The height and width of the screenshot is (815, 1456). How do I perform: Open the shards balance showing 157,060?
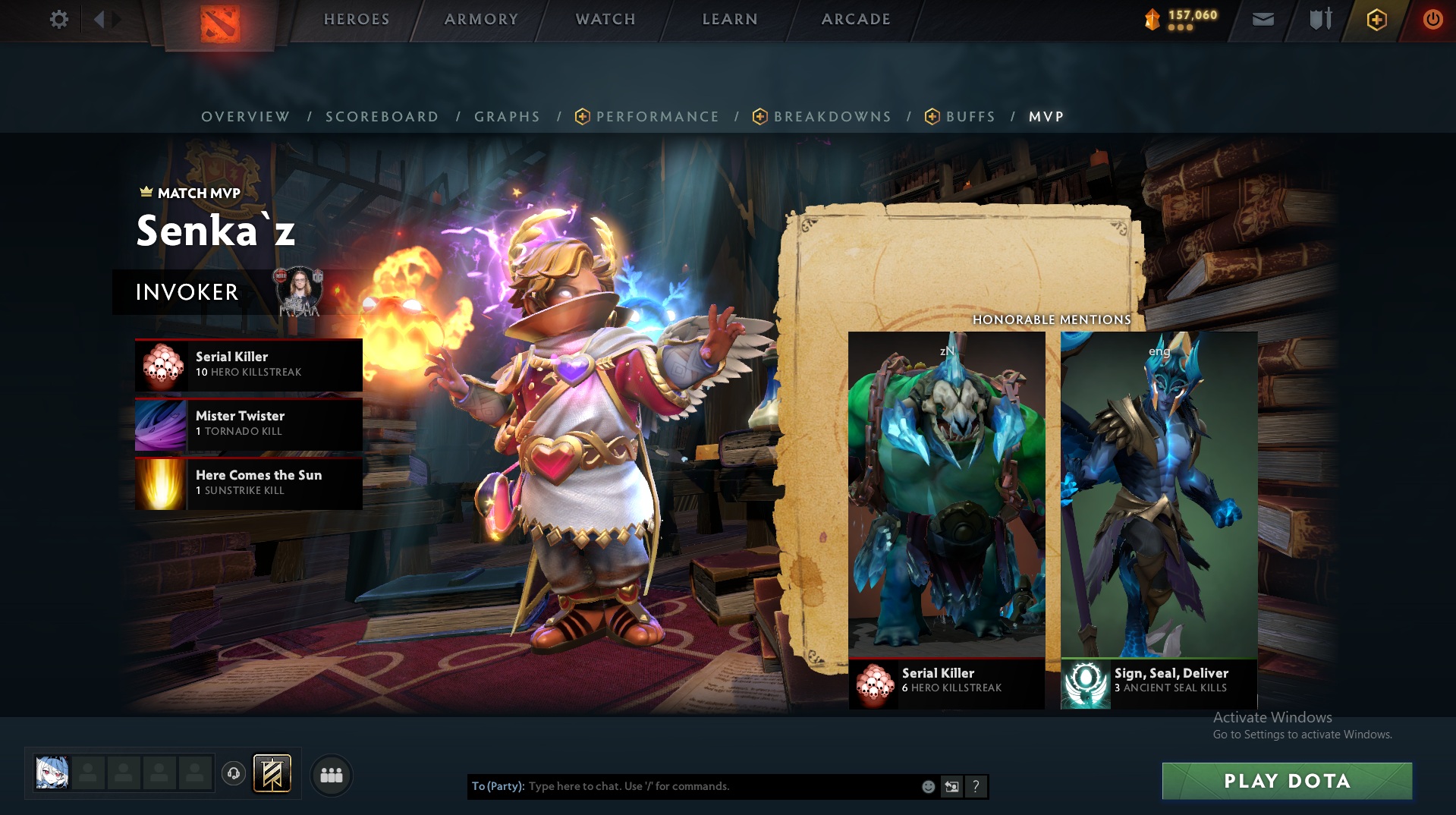coord(1182,19)
